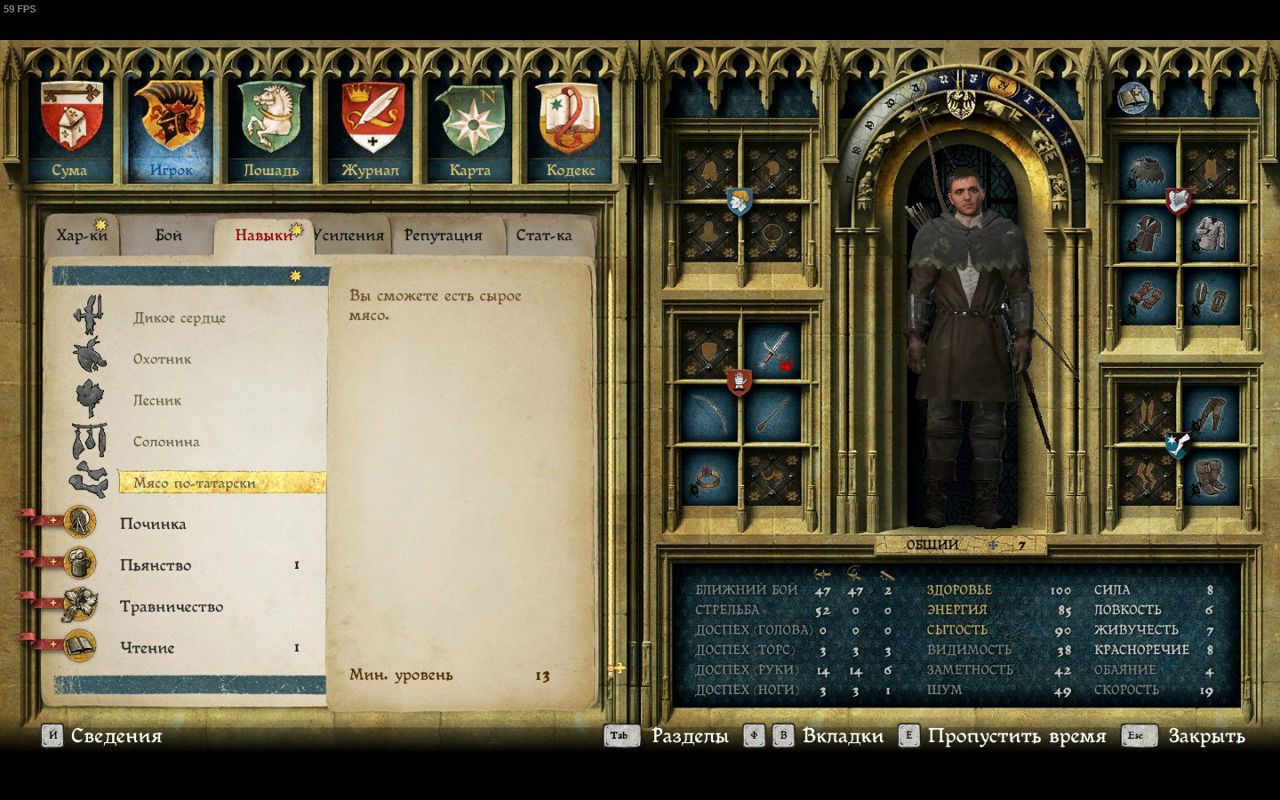Choose the Охотник perk entry

pos(162,359)
